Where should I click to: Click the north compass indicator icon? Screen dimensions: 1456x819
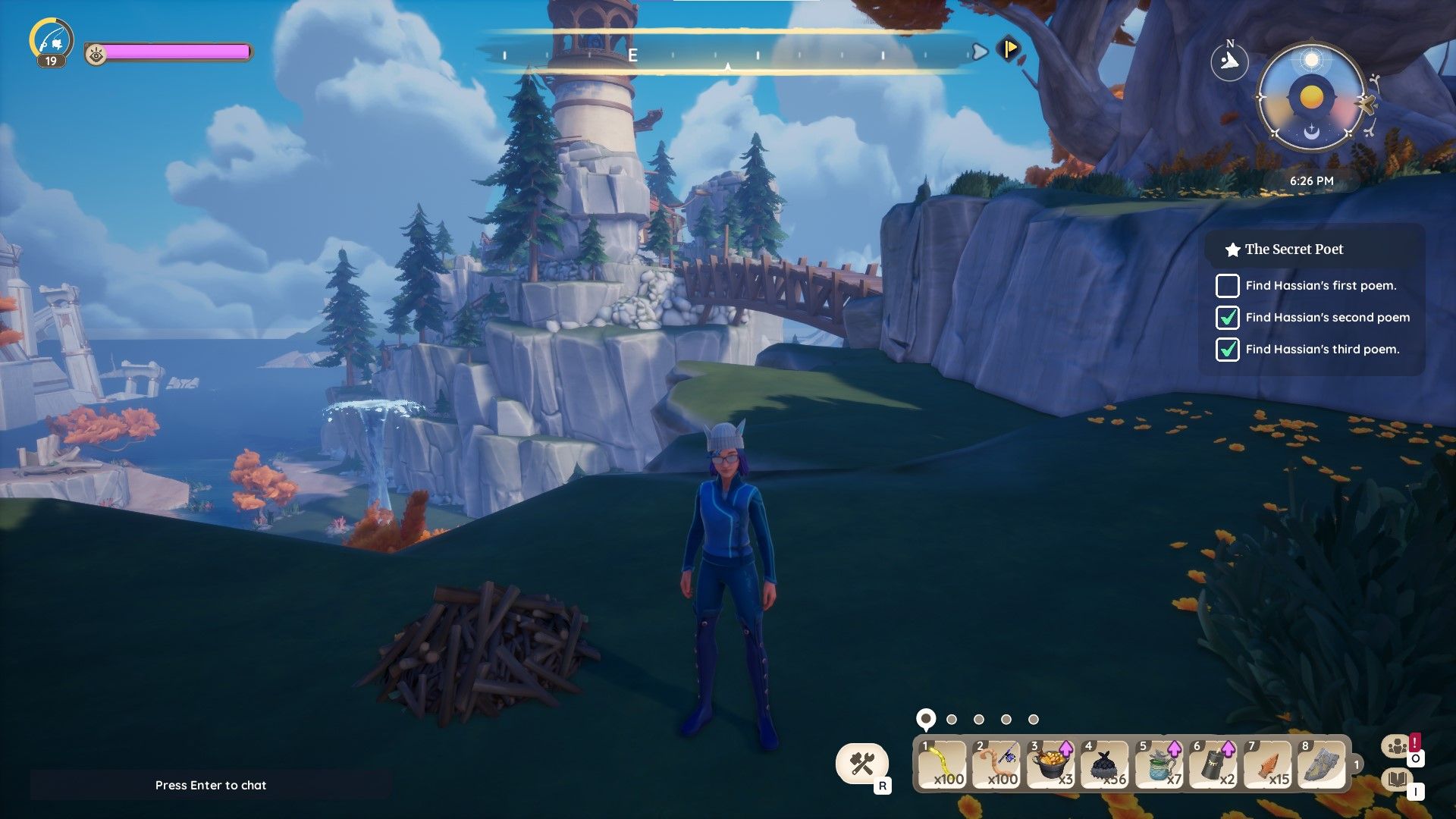1229,61
